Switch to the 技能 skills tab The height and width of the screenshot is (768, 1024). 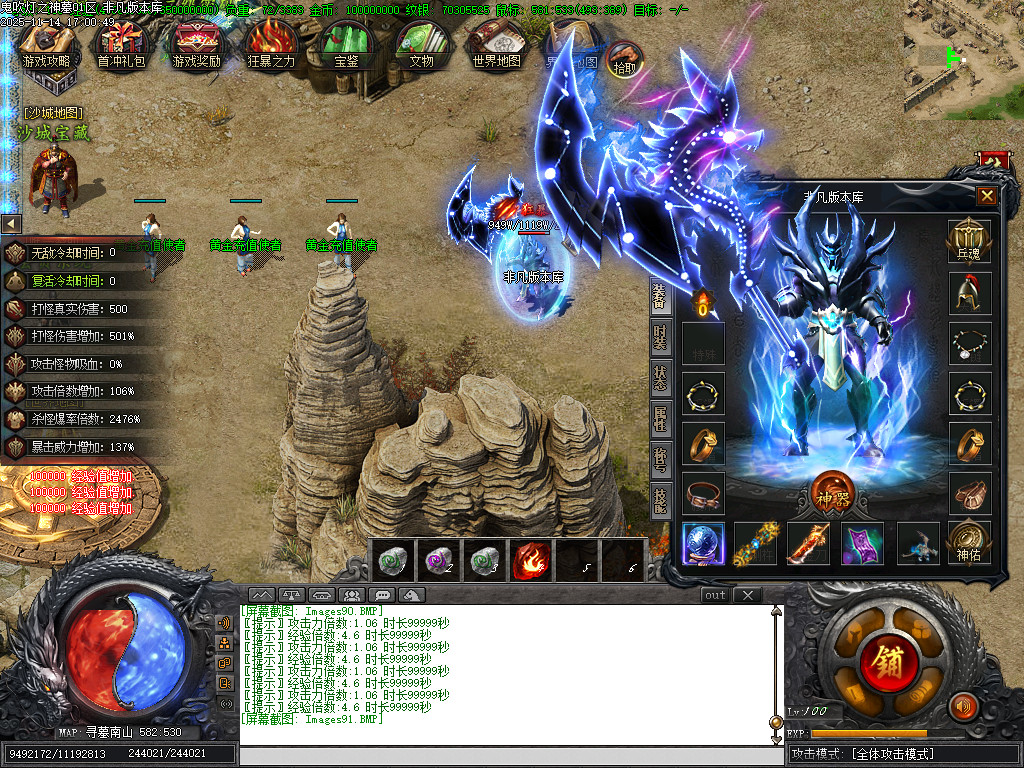pos(660,498)
